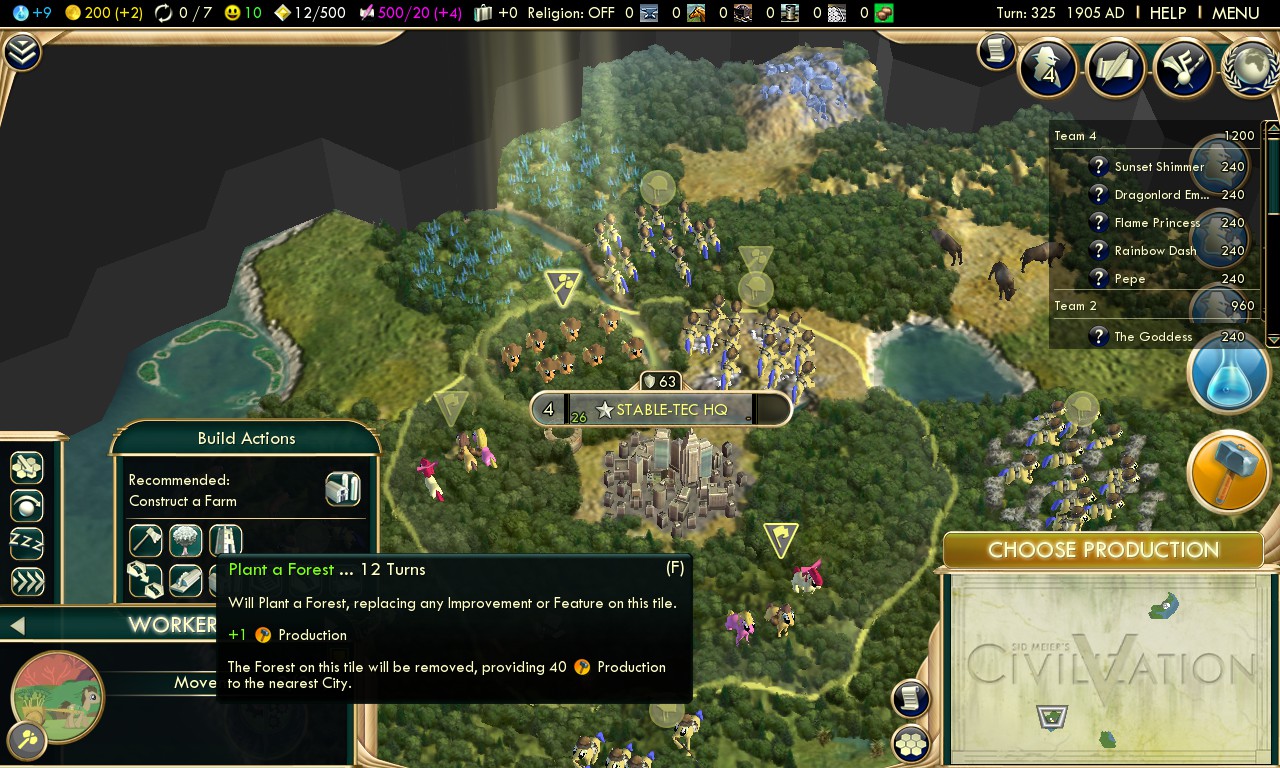Click the worker portrait circle
The height and width of the screenshot is (768, 1280).
click(x=57, y=695)
